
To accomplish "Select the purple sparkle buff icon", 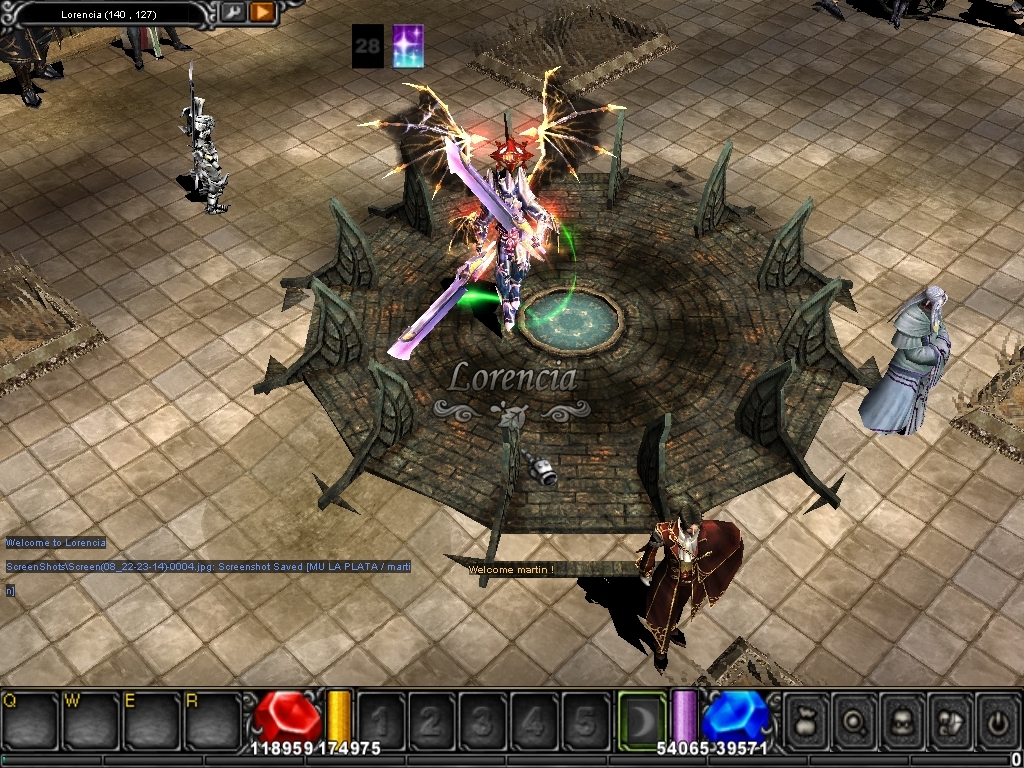I will 408,46.
